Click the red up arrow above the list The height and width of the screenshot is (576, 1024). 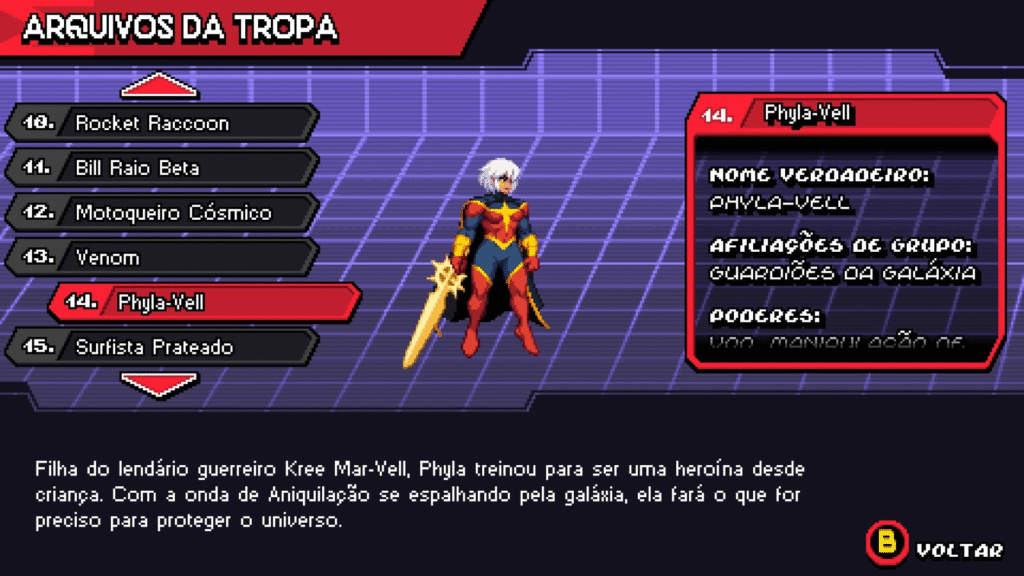tap(158, 87)
